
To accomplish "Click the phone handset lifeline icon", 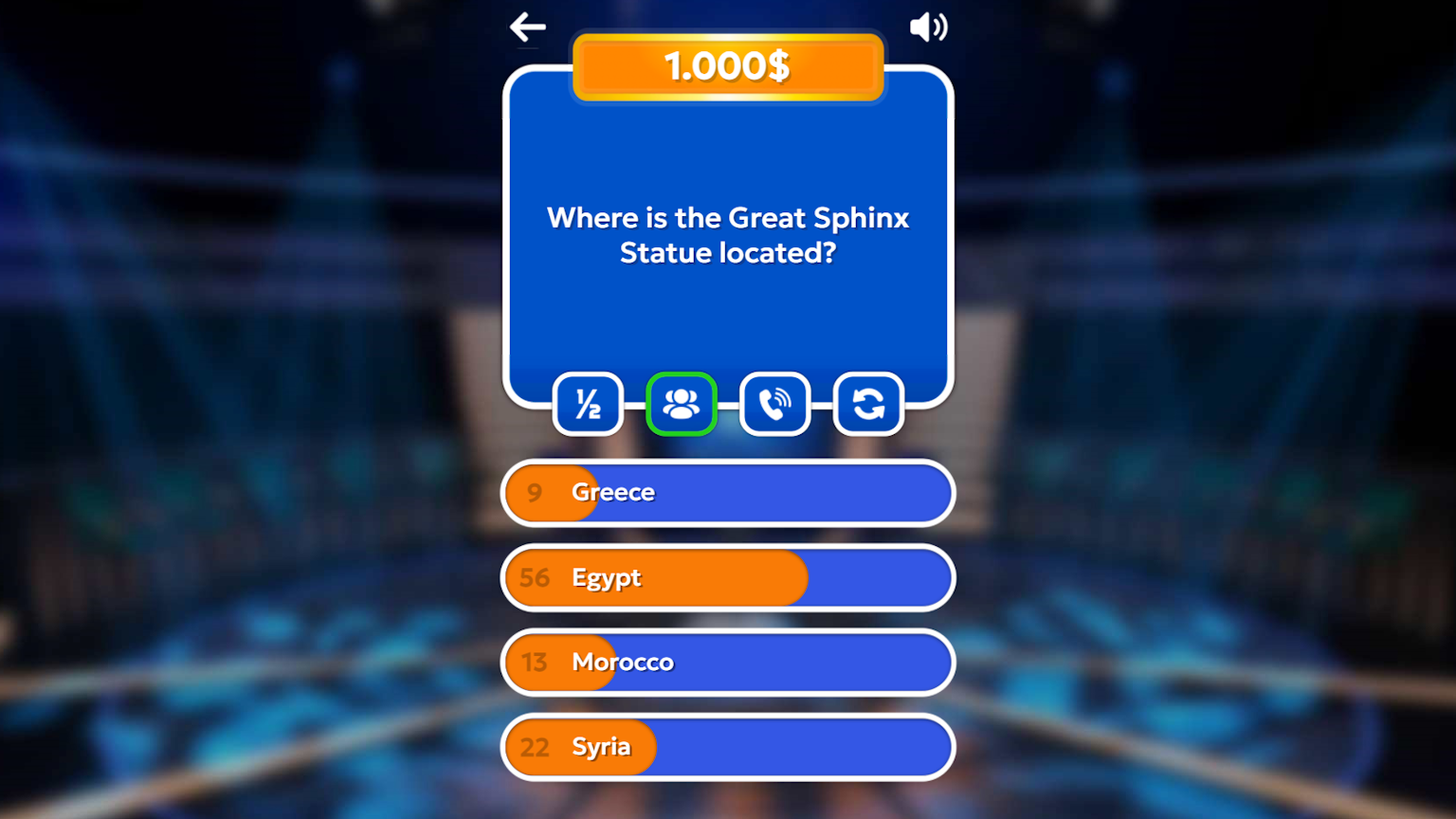I will pos(774,404).
